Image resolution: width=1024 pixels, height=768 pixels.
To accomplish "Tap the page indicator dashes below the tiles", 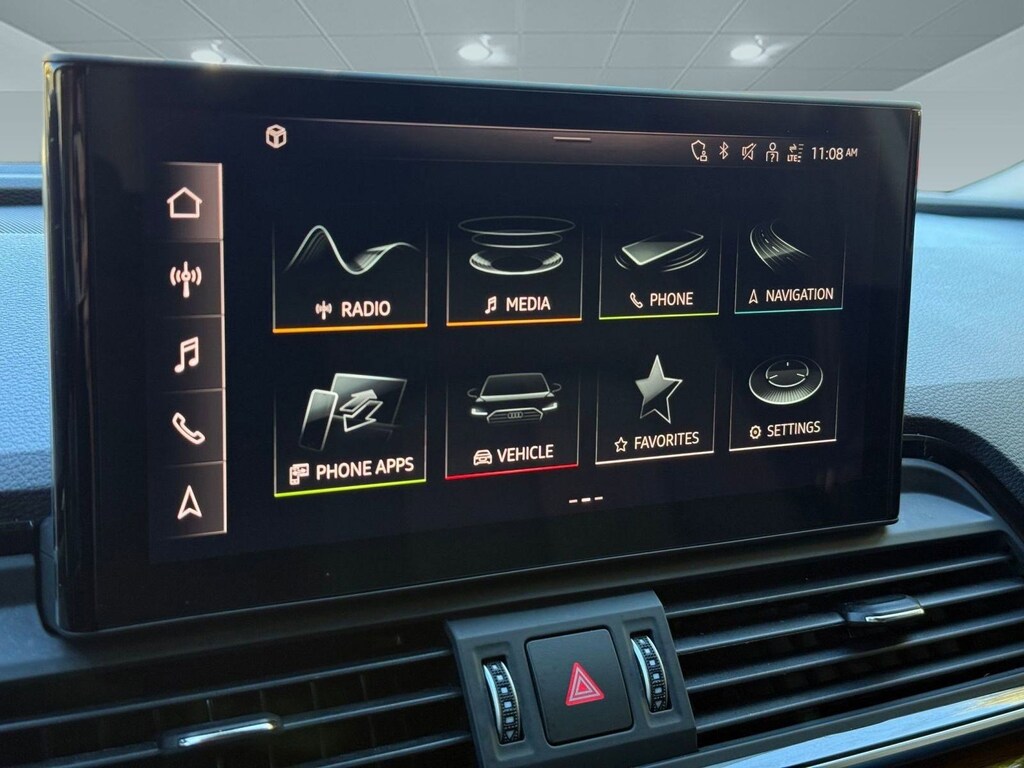I will click(585, 498).
